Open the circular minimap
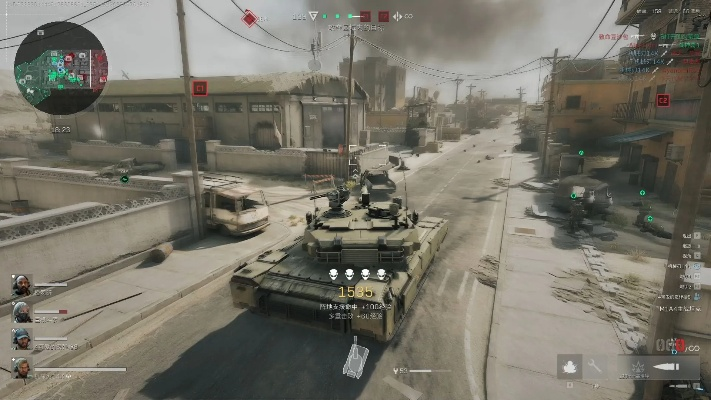711x400 pixels. [60, 68]
